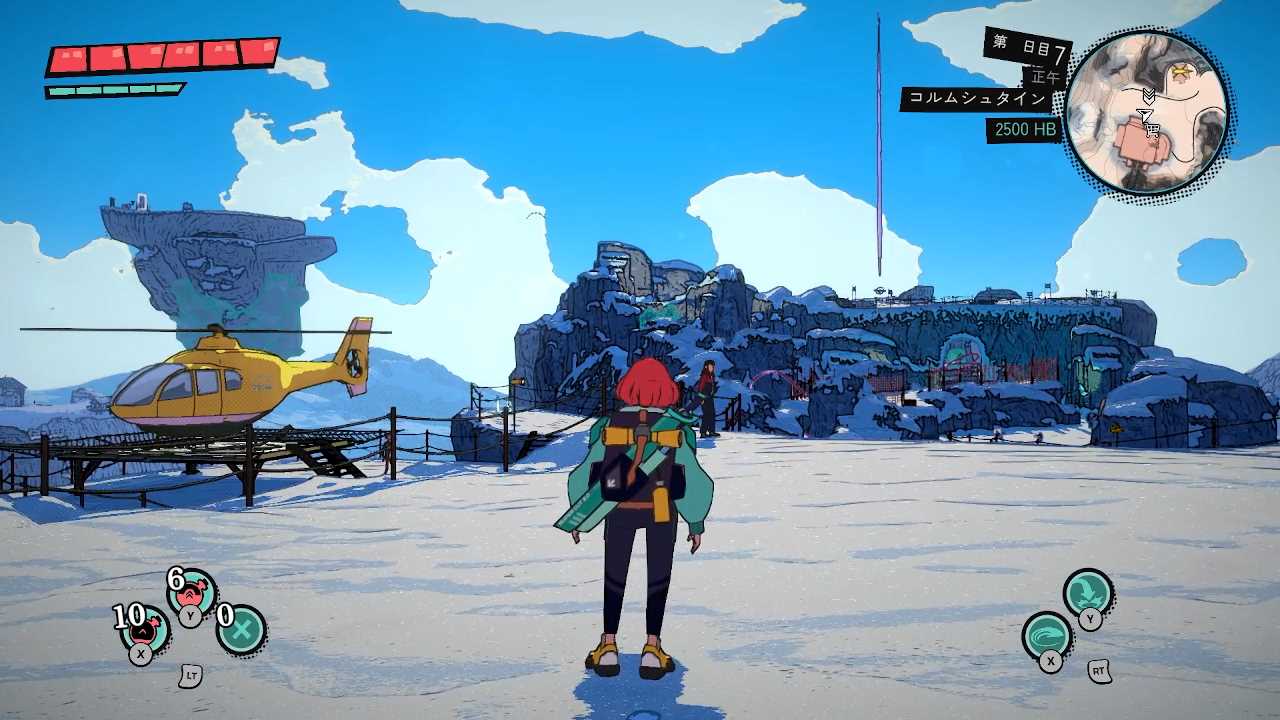Activate the downward arrow splash ability
Image resolution: width=1280 pixels, height=720 pixels.
pyautogui.click(x=1087, y=593)
